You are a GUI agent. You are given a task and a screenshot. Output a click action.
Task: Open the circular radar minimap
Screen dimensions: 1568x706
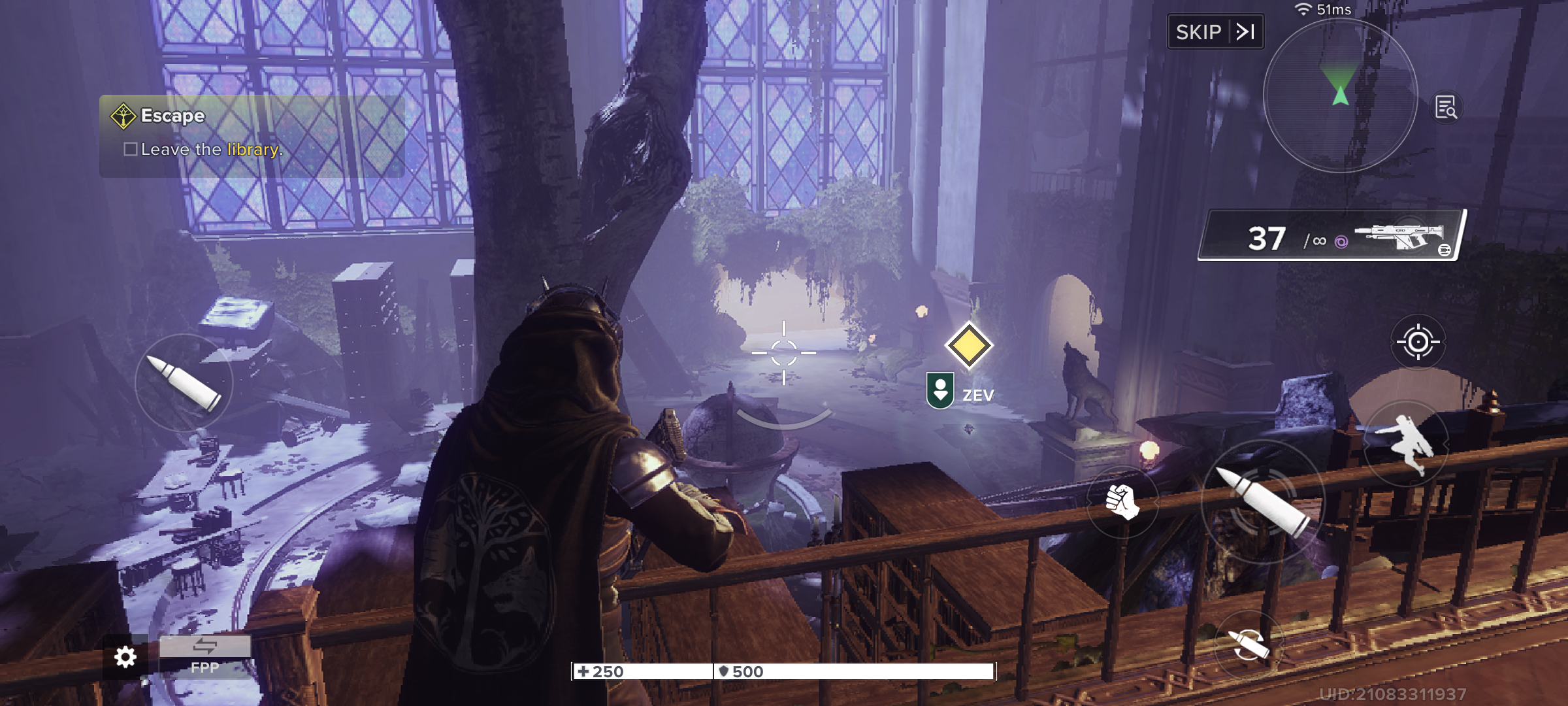[x=1340, y=96]
